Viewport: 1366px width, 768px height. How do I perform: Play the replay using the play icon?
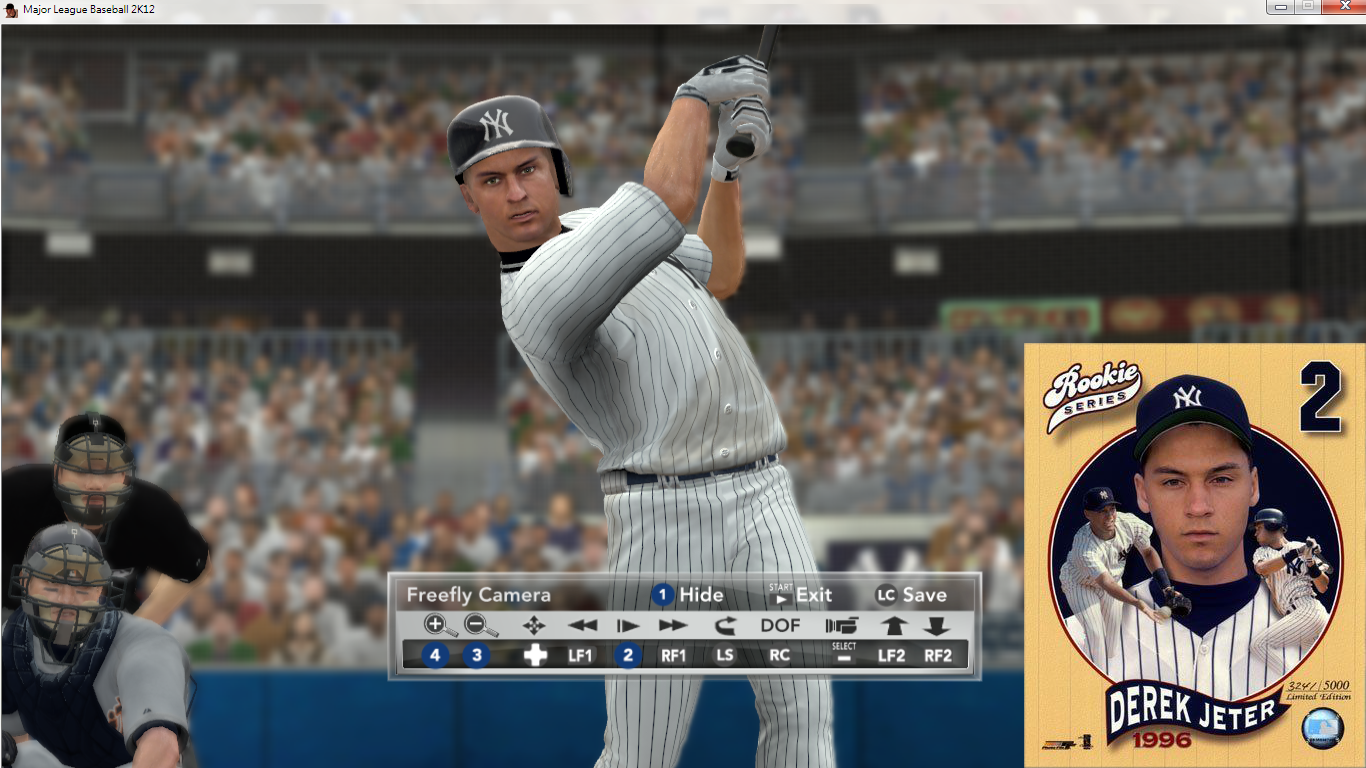click(x=628, y=626)
